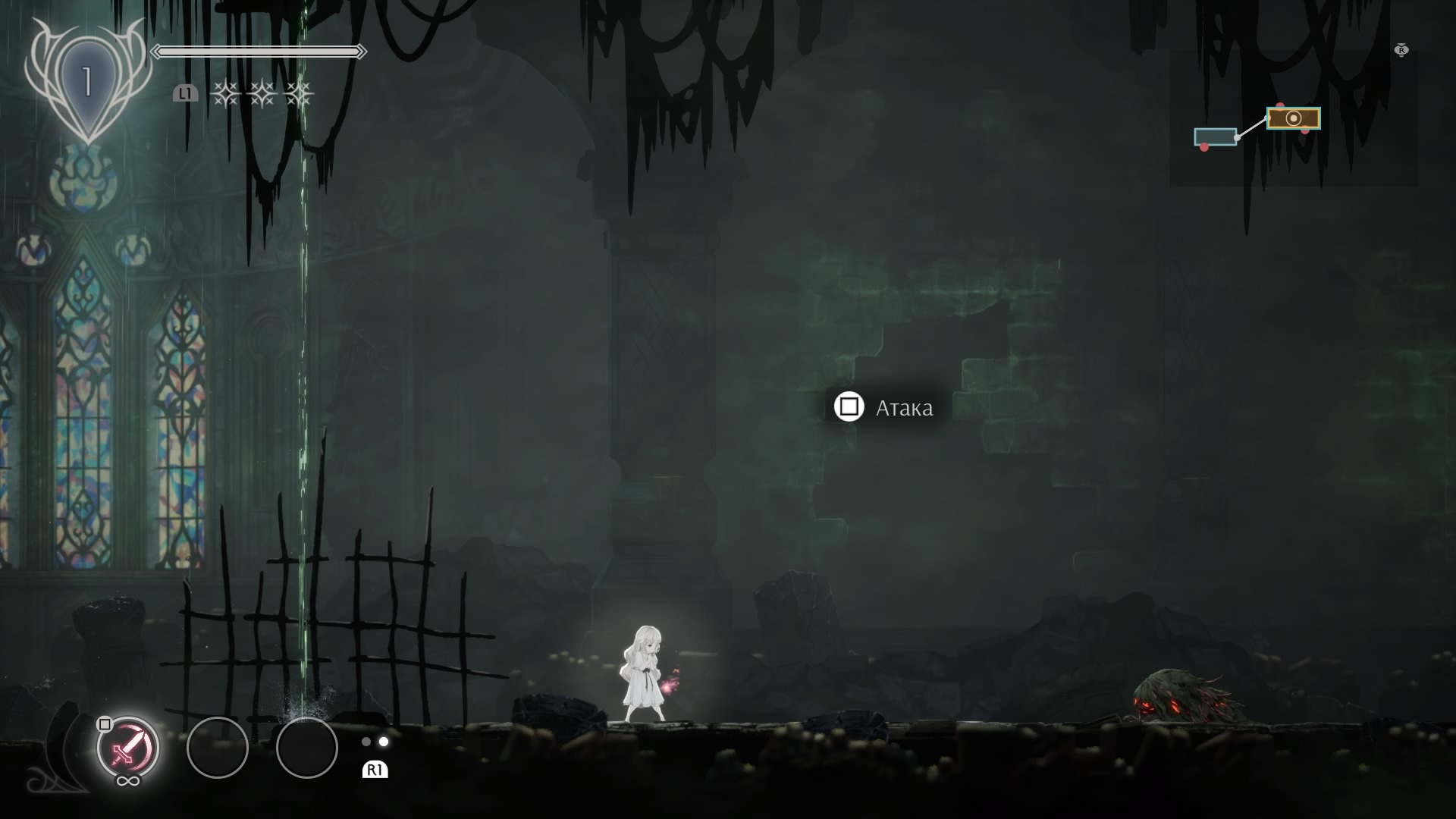Click the prayer heal counter emblem

coord(87,81)
